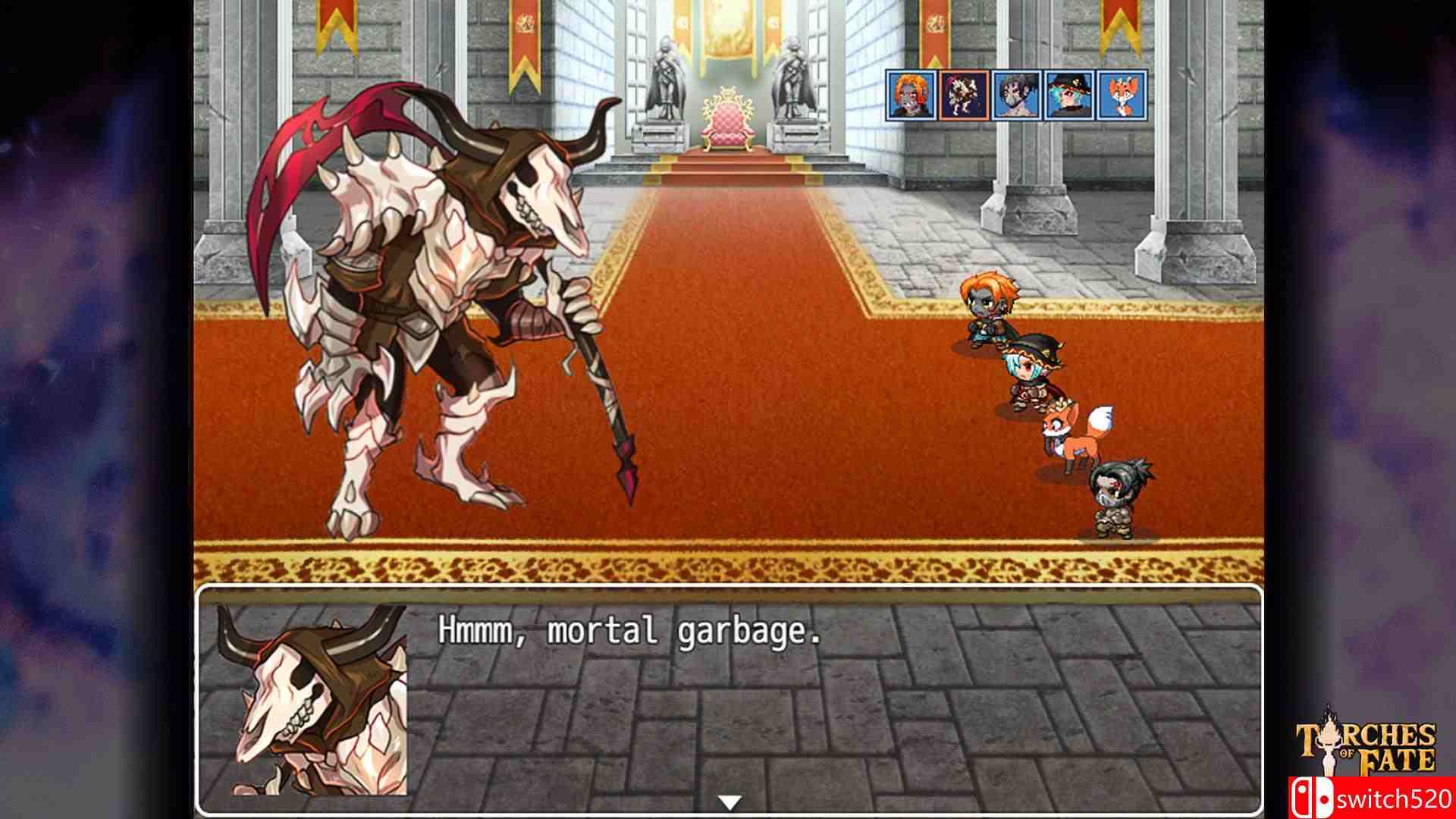Screen dimensions: 1456x819
Task: Click the highlighted second party member portrait
Action: 965,95
